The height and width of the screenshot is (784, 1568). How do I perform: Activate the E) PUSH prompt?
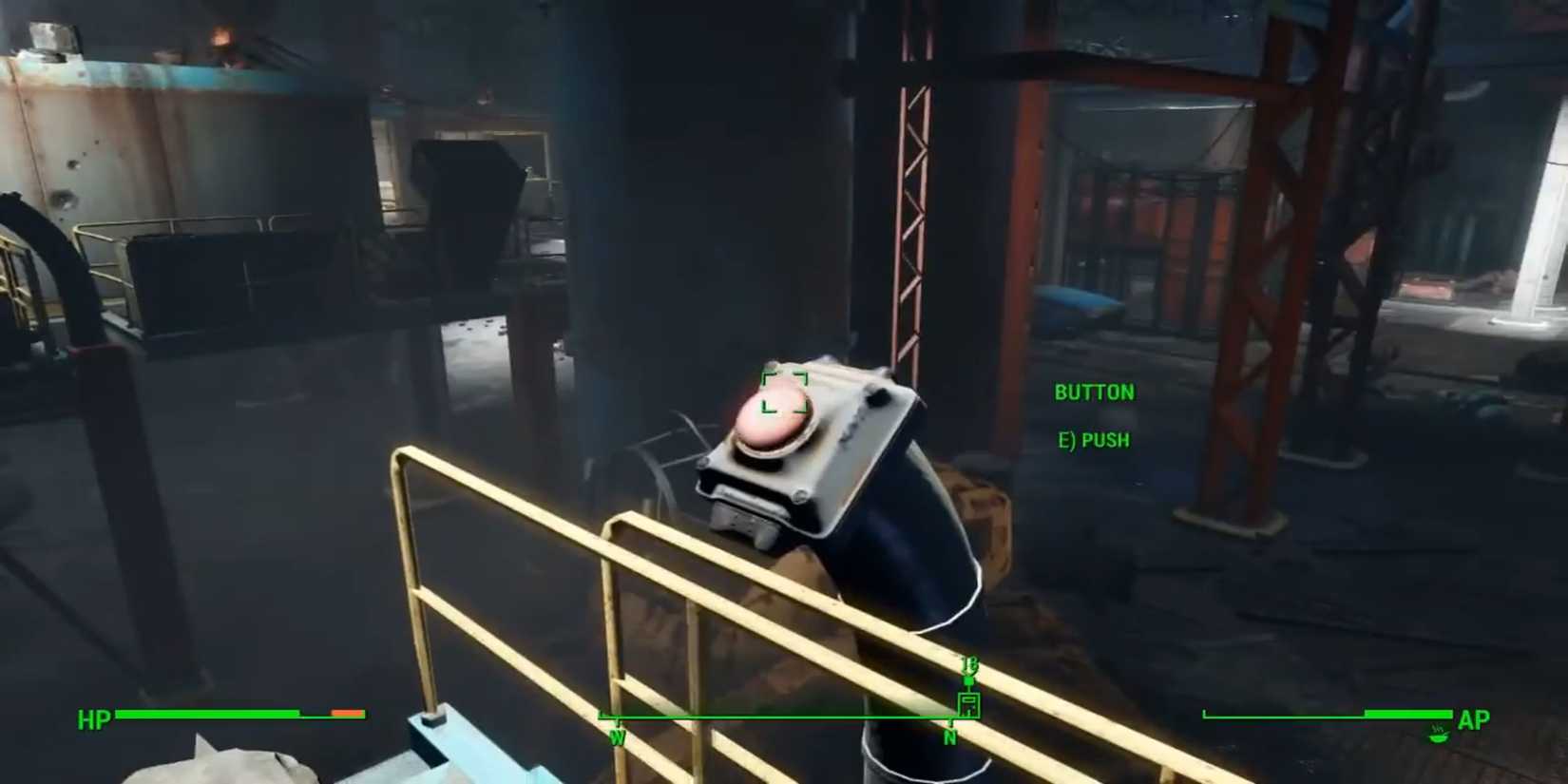(x=1092, y=439)
